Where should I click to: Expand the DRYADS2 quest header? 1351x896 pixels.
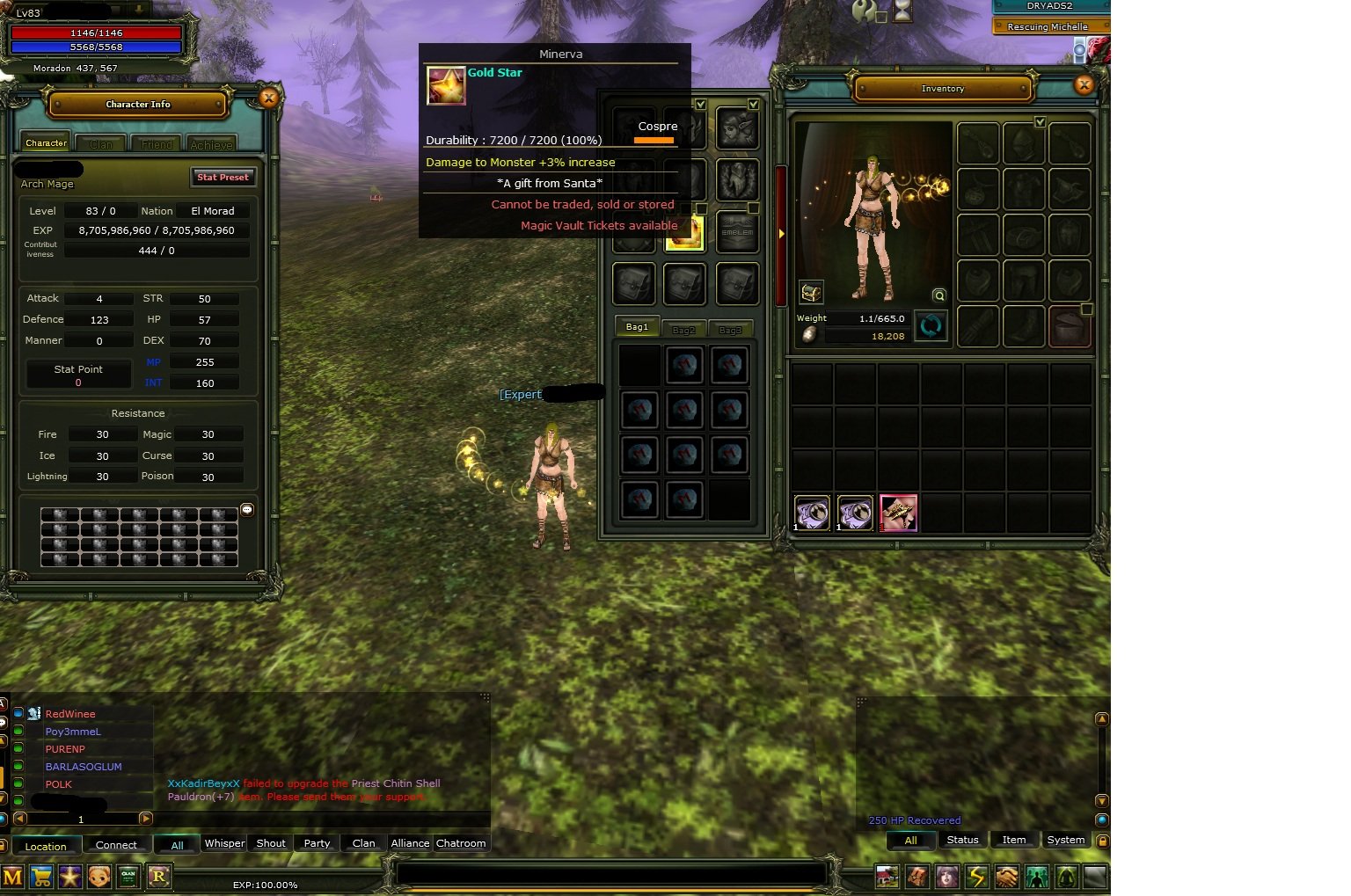[1050, 6]
